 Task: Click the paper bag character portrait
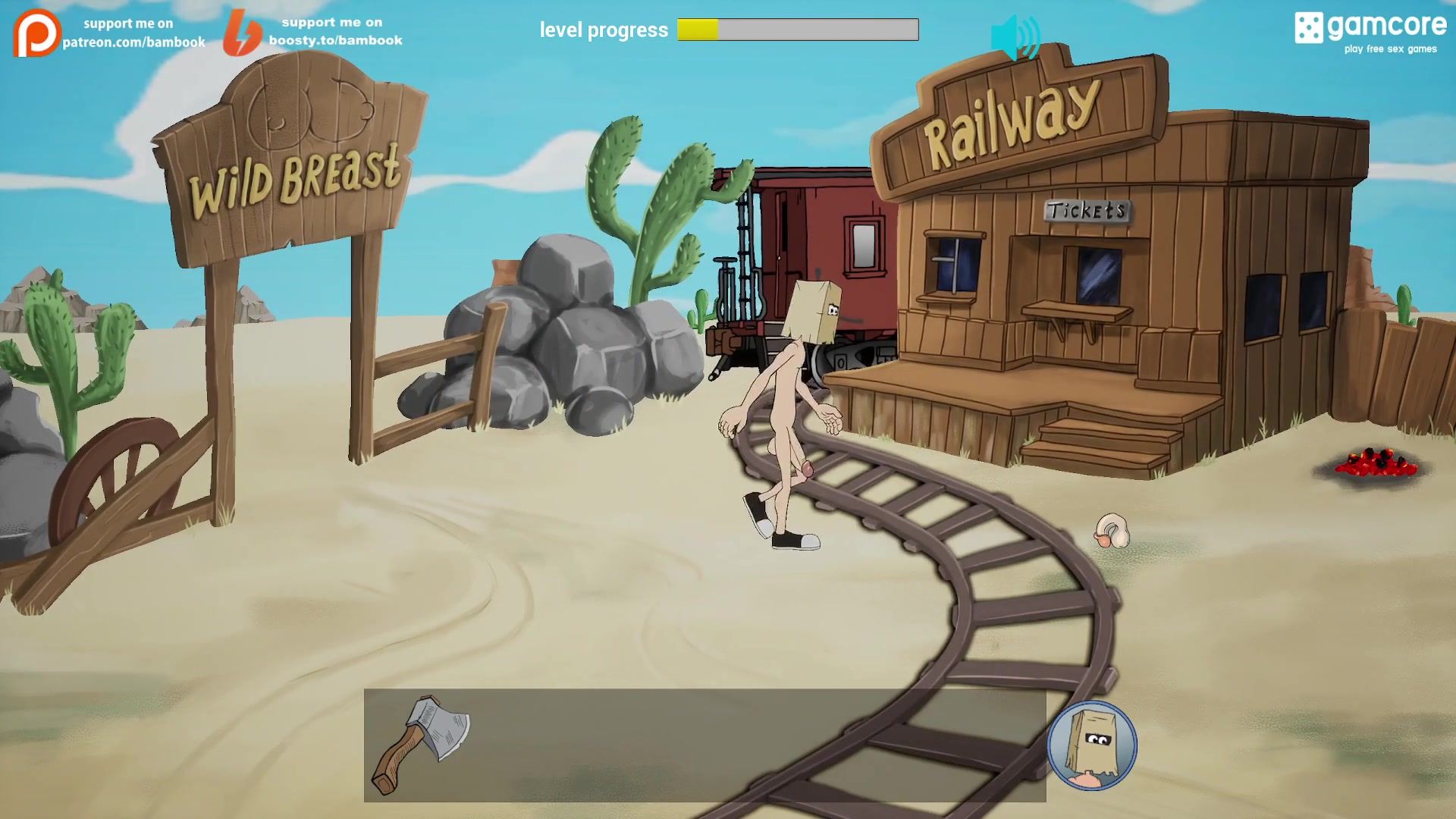click(1091, 745)
